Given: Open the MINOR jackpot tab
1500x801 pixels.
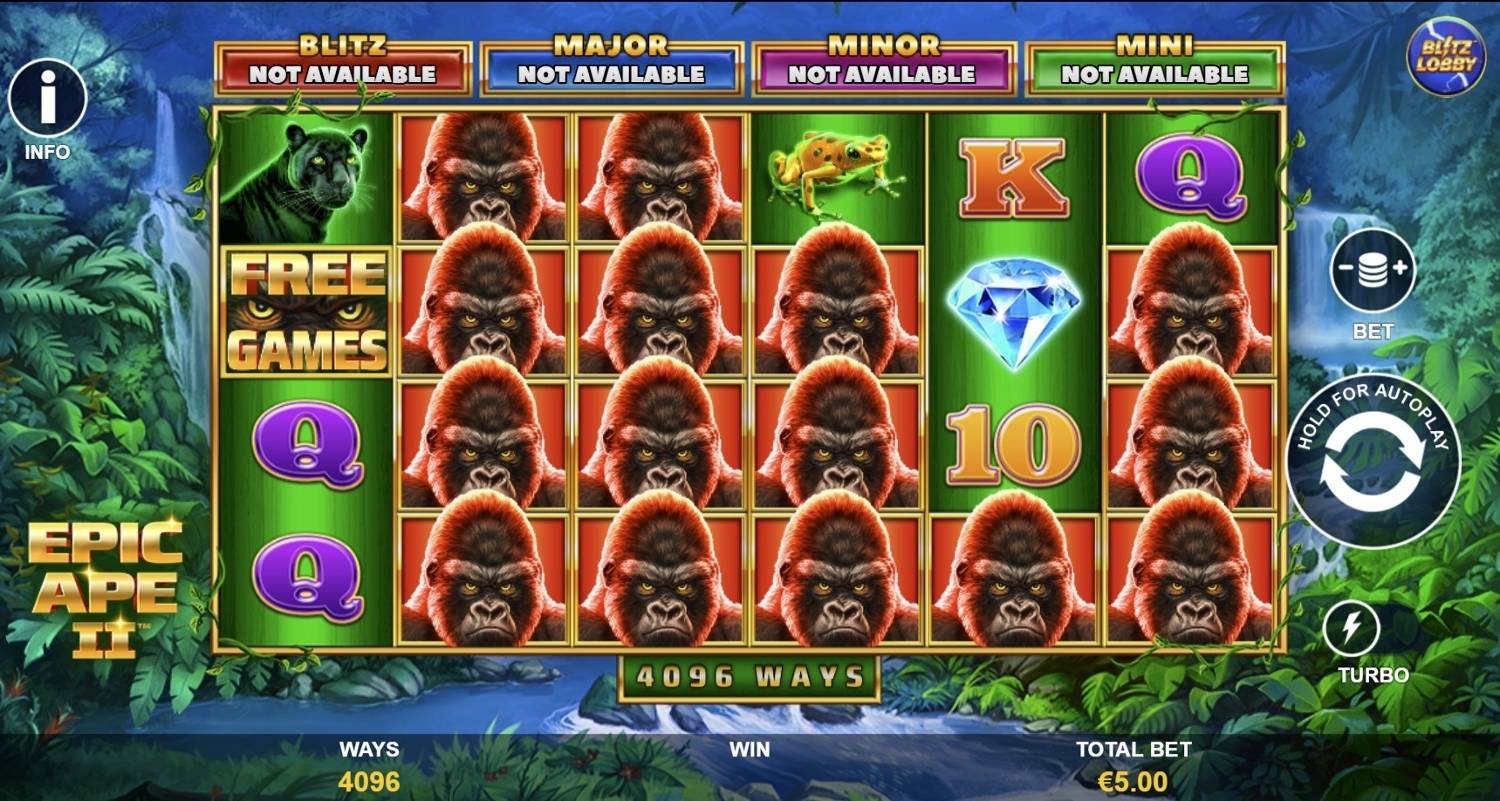Looking at the screenshot, I should tap(885, 62).
